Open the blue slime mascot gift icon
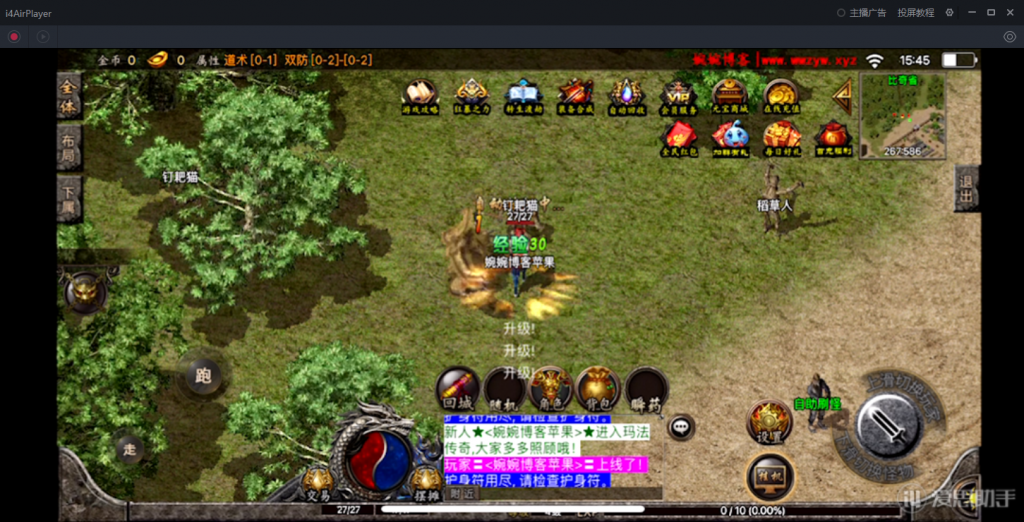 click(x=729, y=138)
